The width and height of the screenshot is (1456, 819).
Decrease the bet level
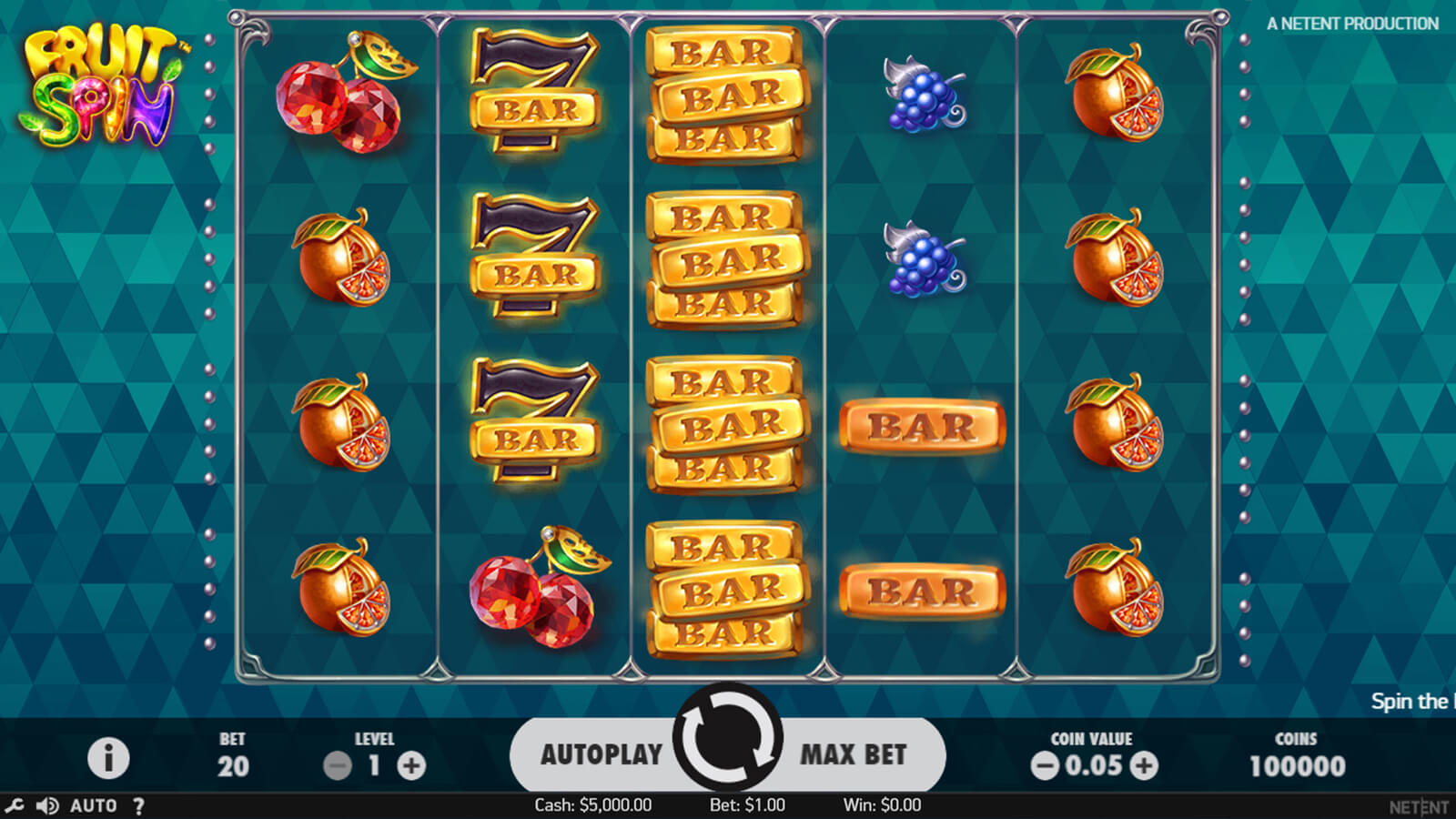(338, 766)
